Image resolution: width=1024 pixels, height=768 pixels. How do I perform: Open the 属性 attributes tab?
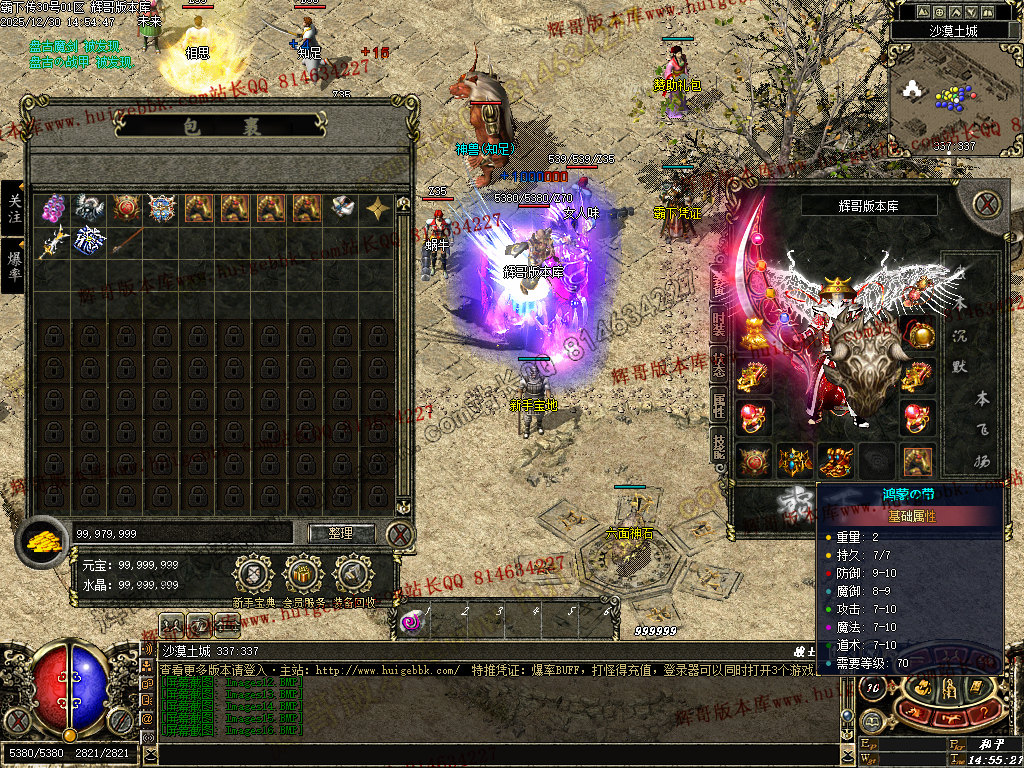pos(719,405)
